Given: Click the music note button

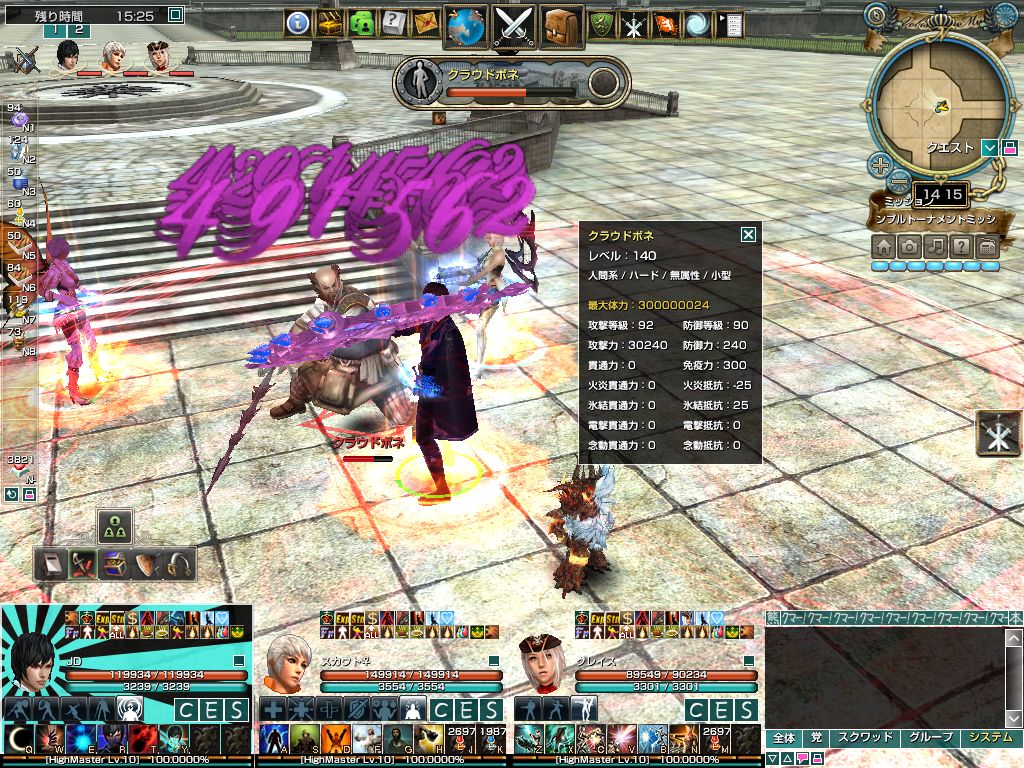Looking at the screenshot, I should (936, 246).
